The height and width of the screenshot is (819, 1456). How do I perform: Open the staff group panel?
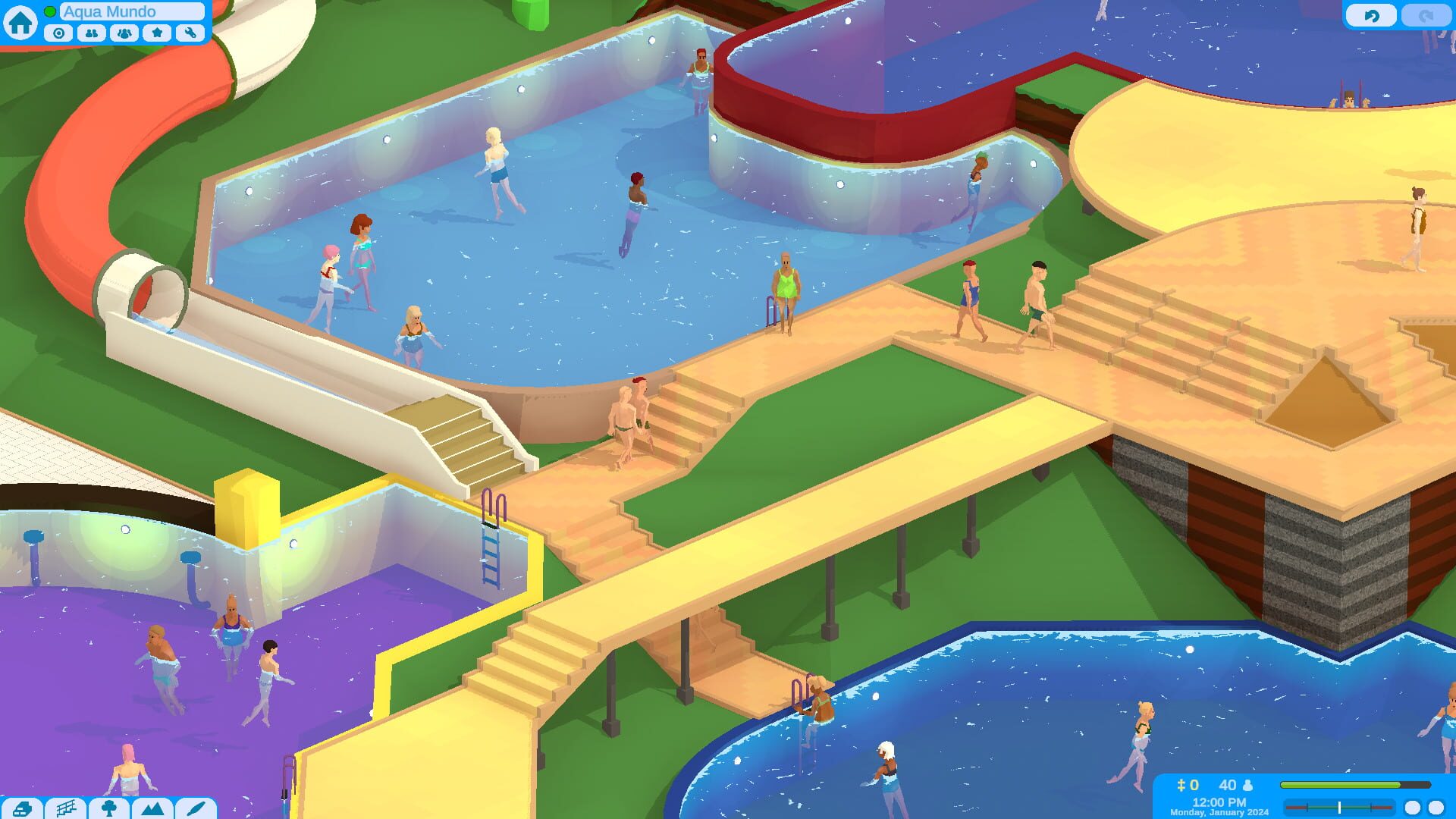(124, 33)
